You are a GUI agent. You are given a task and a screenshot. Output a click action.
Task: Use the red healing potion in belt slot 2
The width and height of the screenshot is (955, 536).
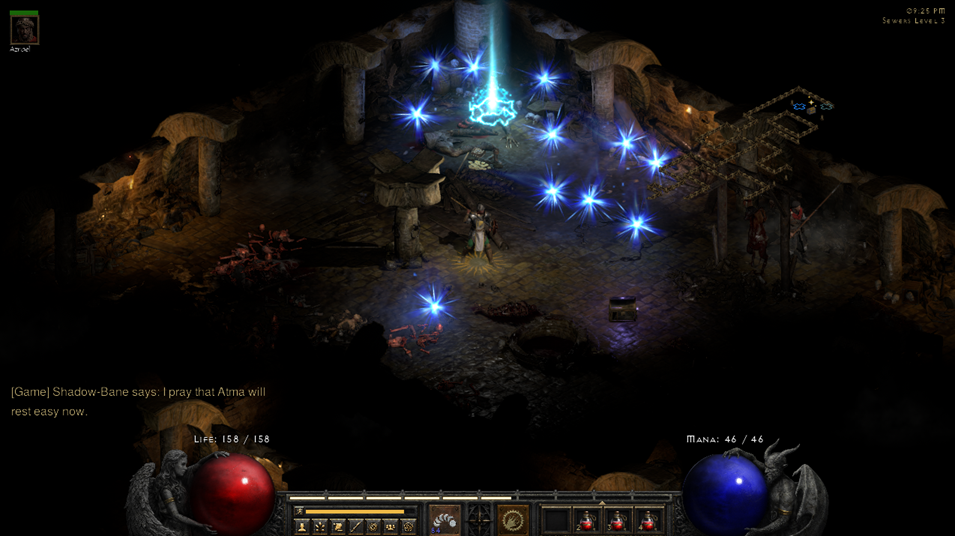pyautogui.click(x=587, y=520)
